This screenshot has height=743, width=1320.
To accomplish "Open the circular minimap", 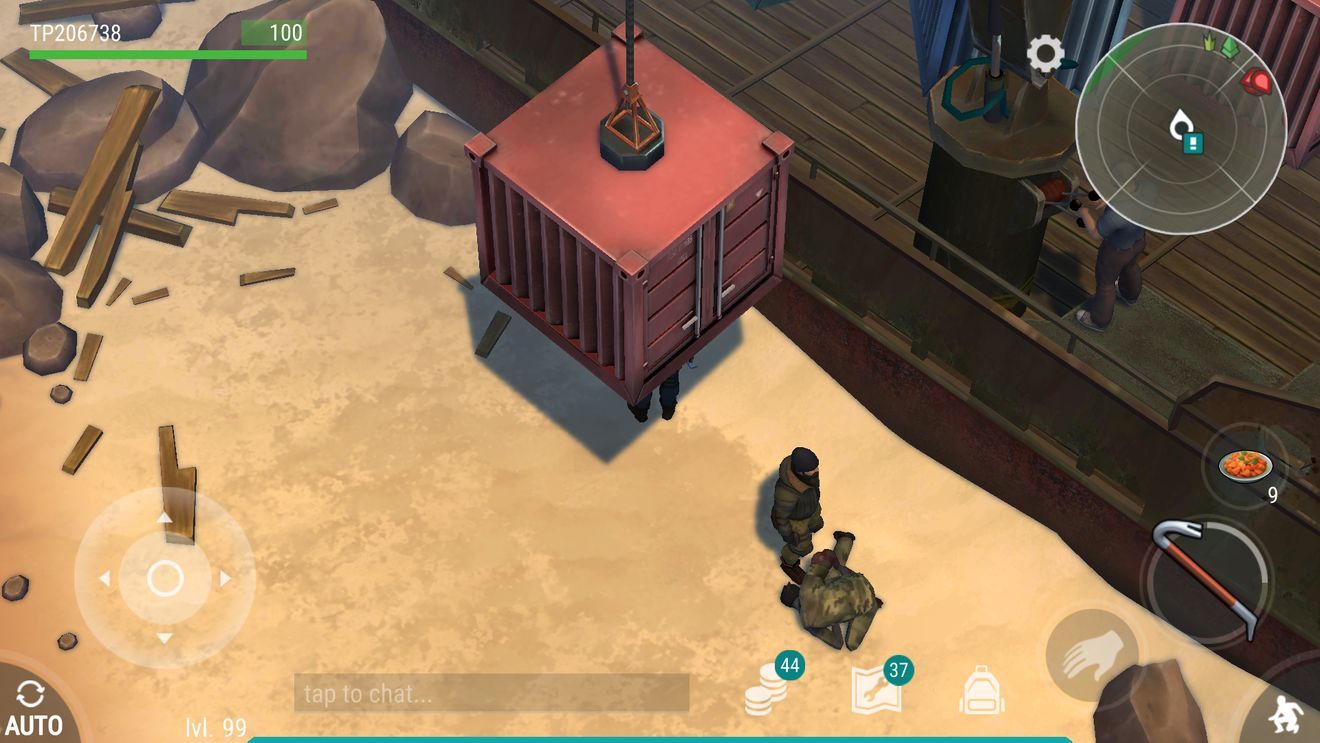I will (1180, 128).
